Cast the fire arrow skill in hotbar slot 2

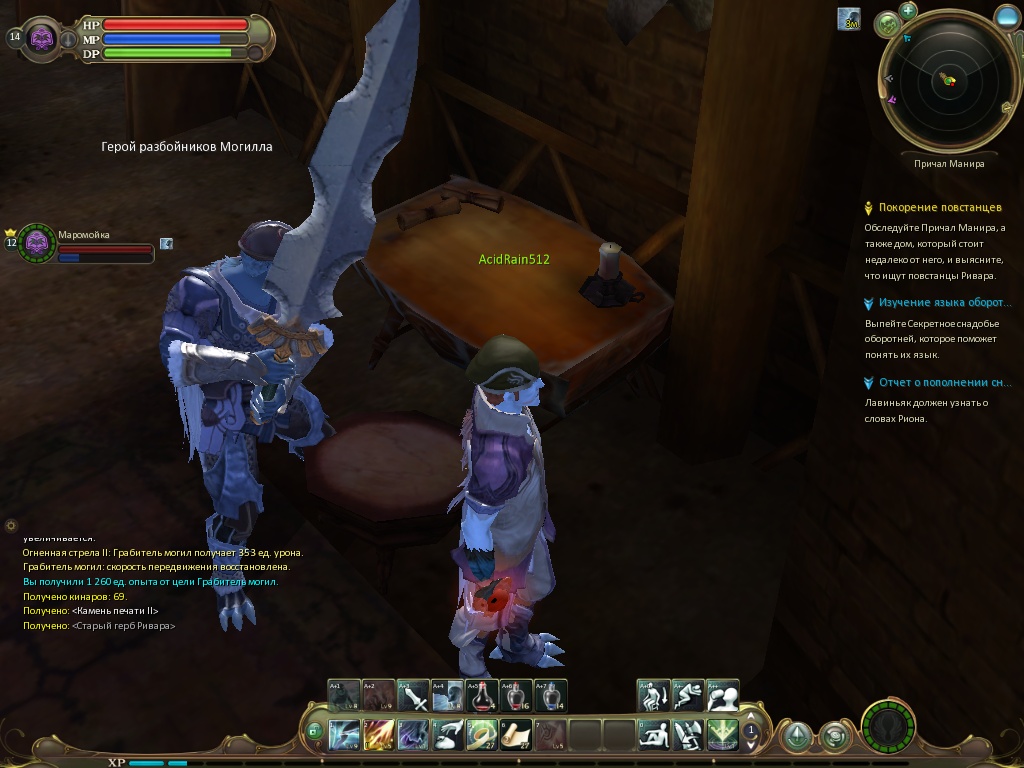click(379, 735)
